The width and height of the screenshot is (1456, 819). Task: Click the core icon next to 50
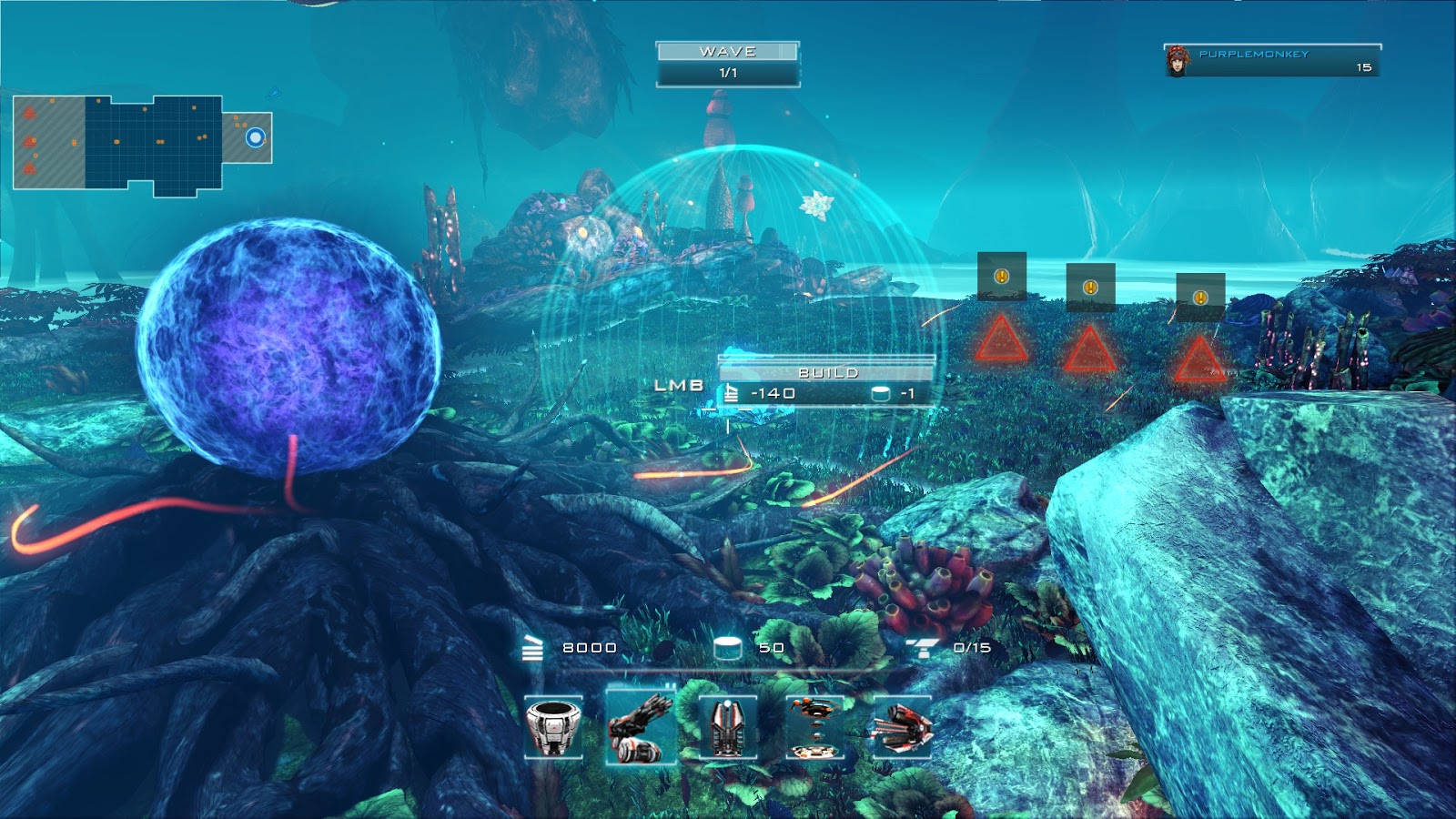pos(726,647)
